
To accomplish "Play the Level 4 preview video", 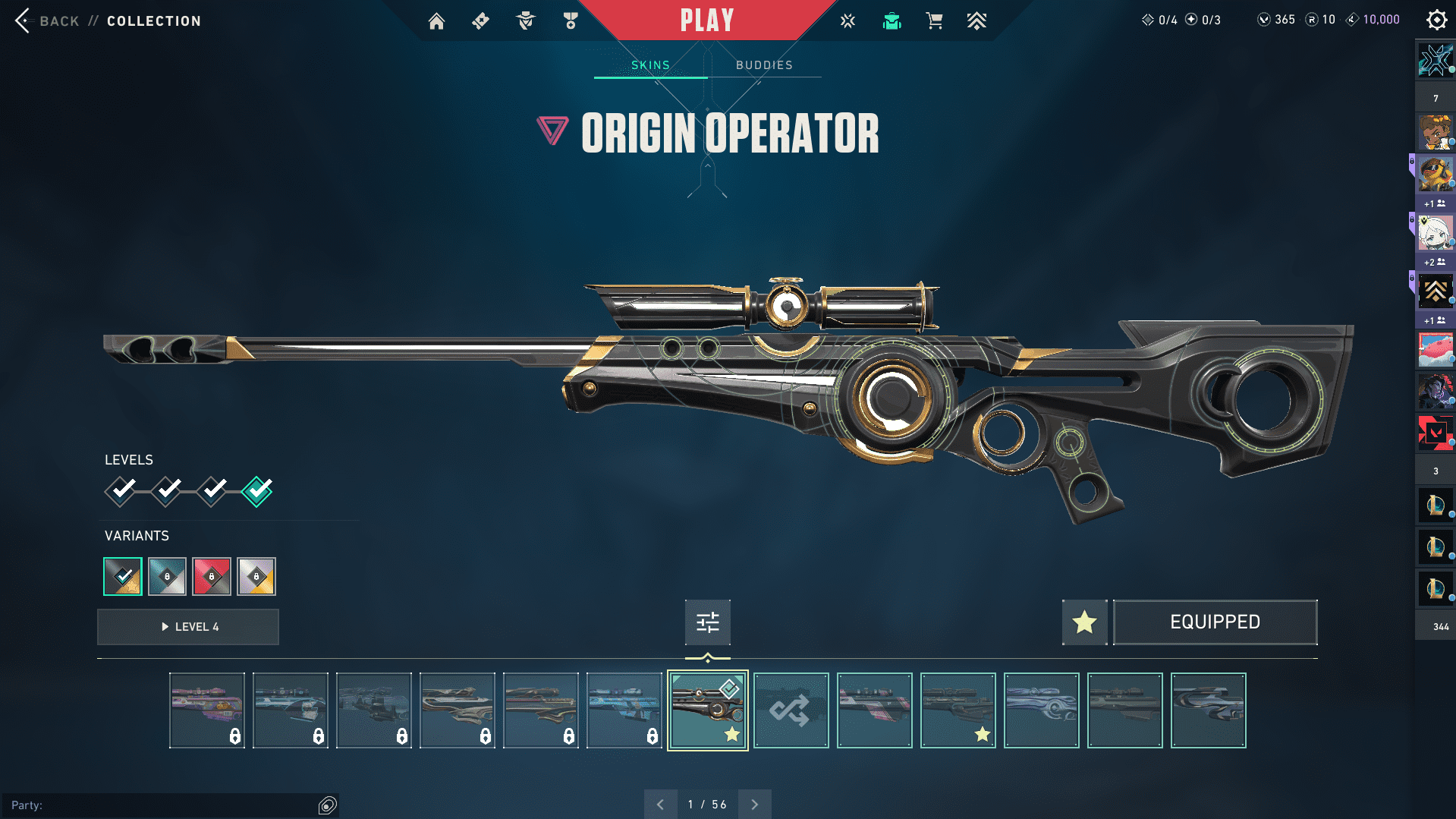I will pyautogui.click(x=188, y=627).
